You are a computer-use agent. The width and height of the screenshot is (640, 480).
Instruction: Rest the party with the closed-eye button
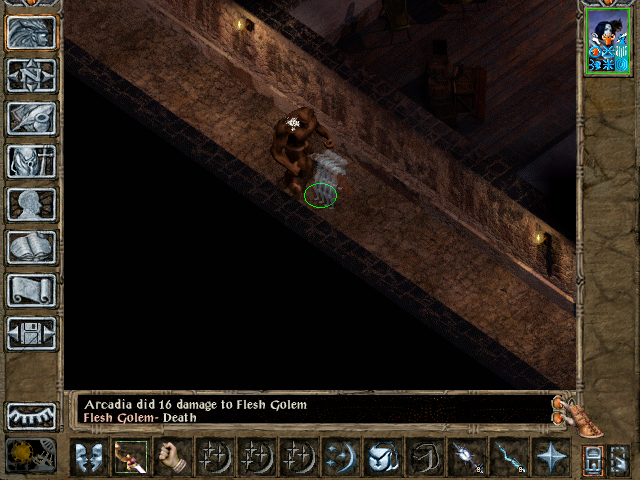pyautogui.click(x=31, y=414)
